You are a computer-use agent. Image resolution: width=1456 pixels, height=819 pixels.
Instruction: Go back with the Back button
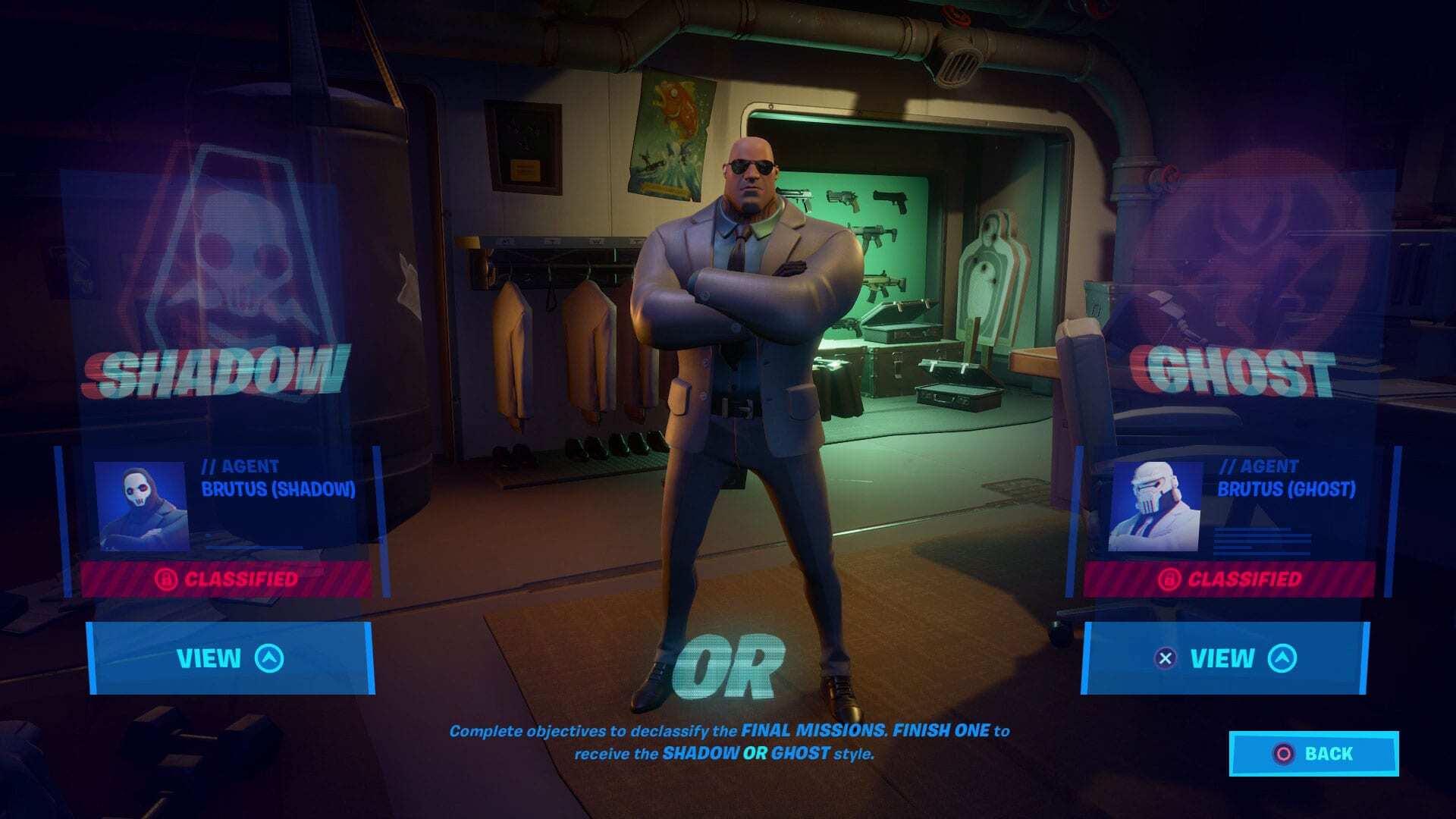tap(1313, 754)
